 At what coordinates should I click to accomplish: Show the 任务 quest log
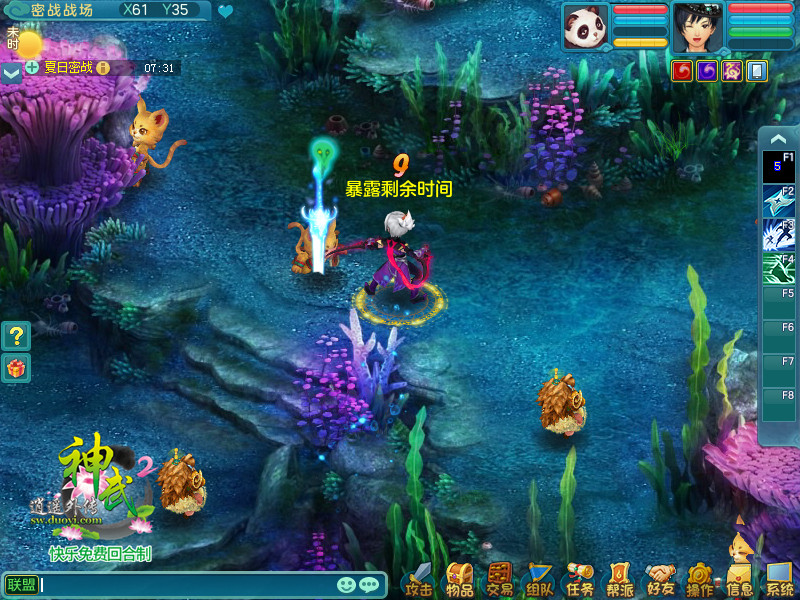point(580,579)
